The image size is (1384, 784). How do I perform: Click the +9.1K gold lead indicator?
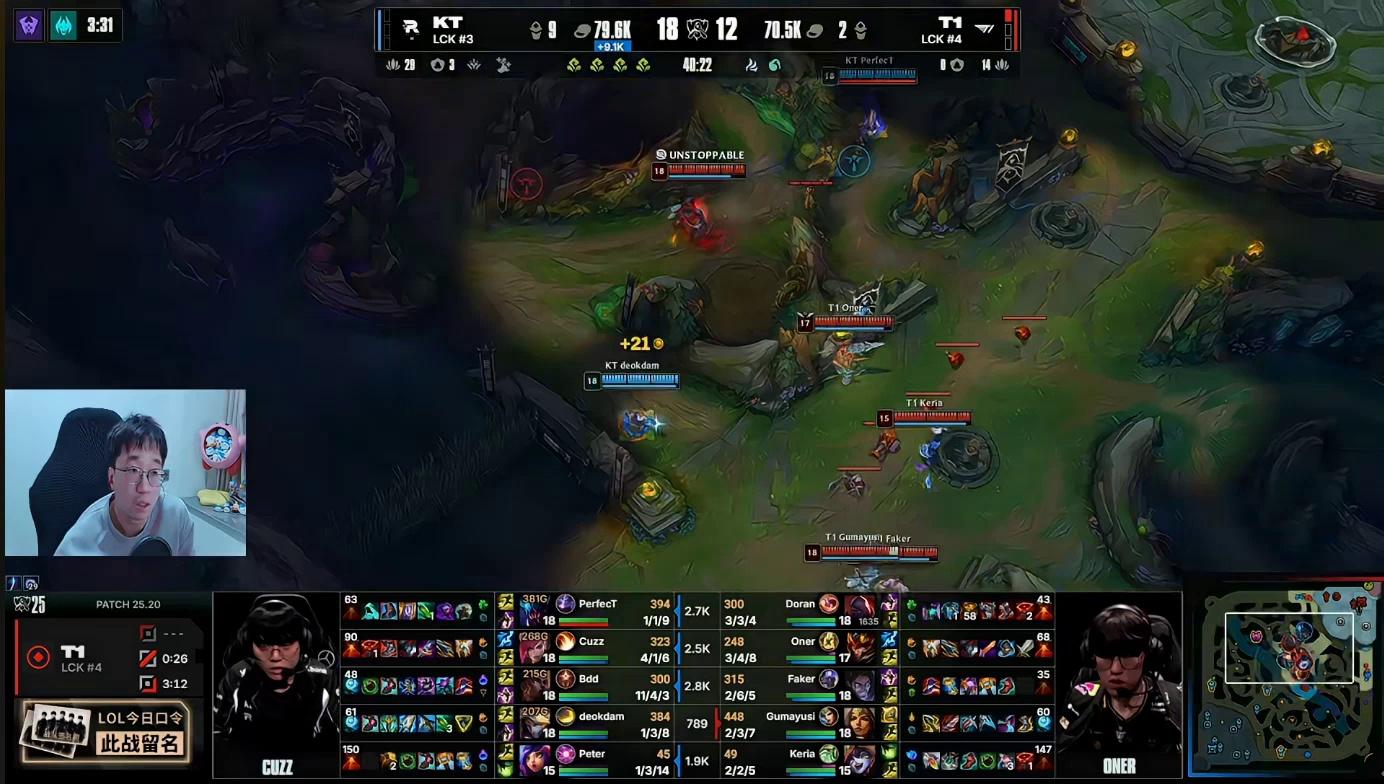coord(610,46)
